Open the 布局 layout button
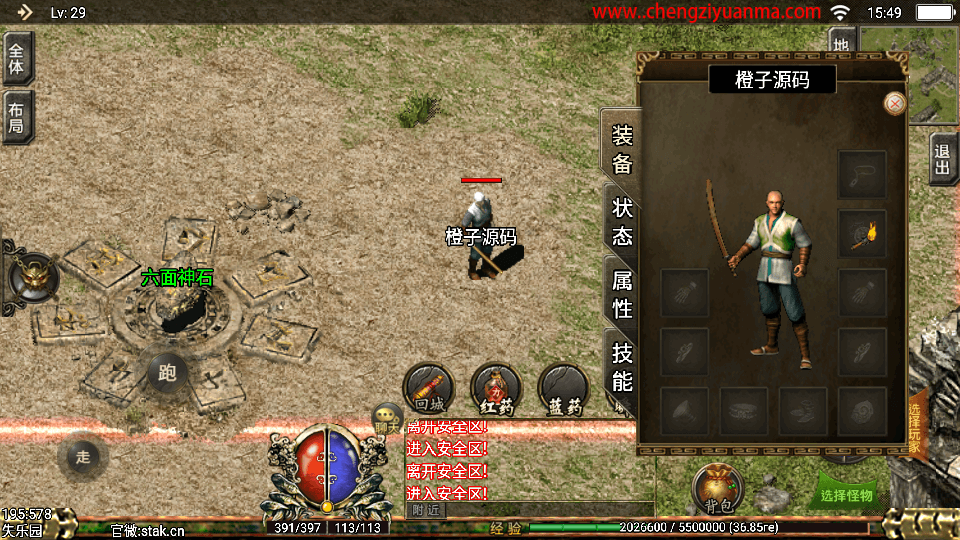 point(17,117)
